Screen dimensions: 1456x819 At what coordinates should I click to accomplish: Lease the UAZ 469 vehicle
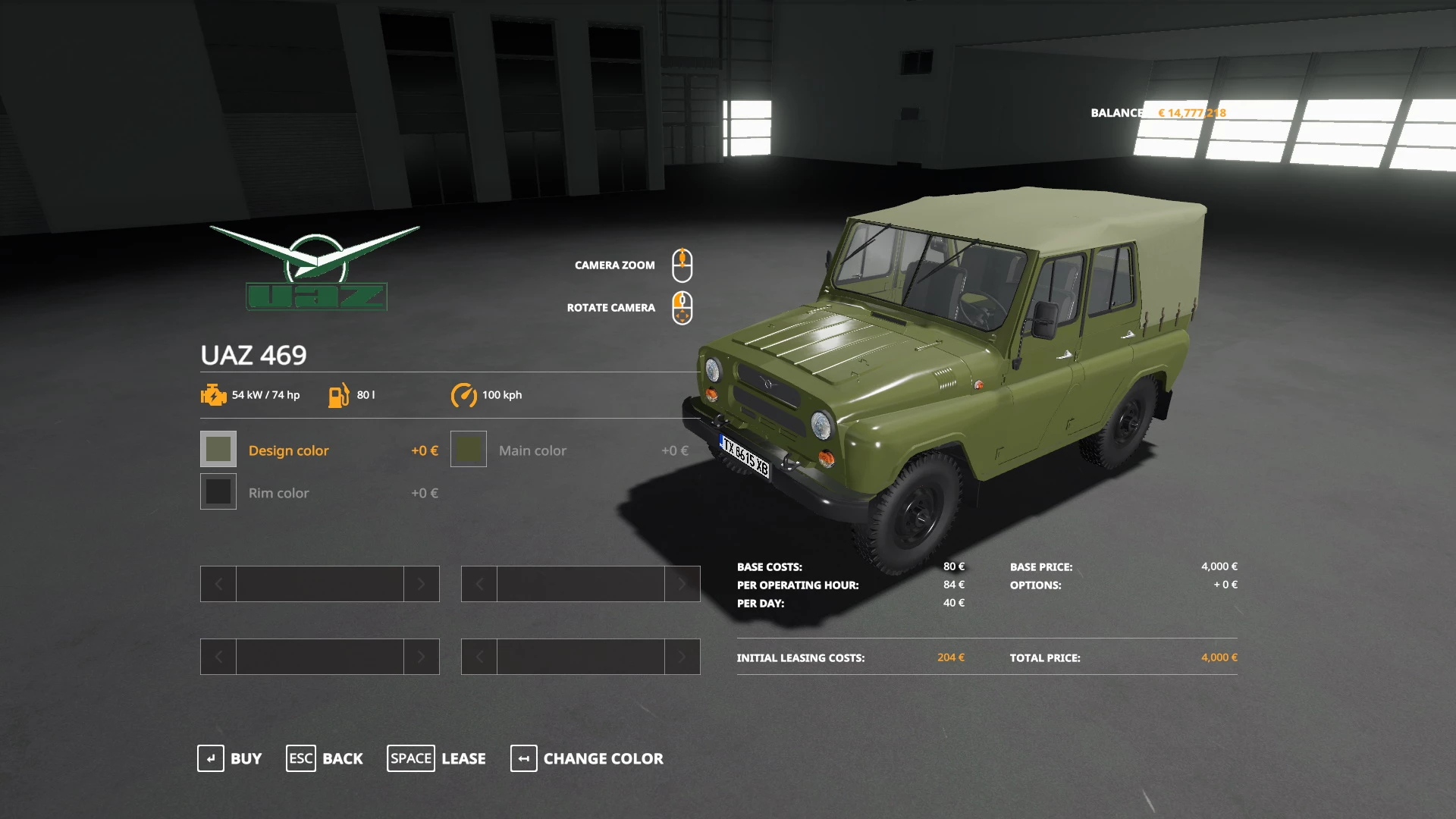[x=437, y=758]
